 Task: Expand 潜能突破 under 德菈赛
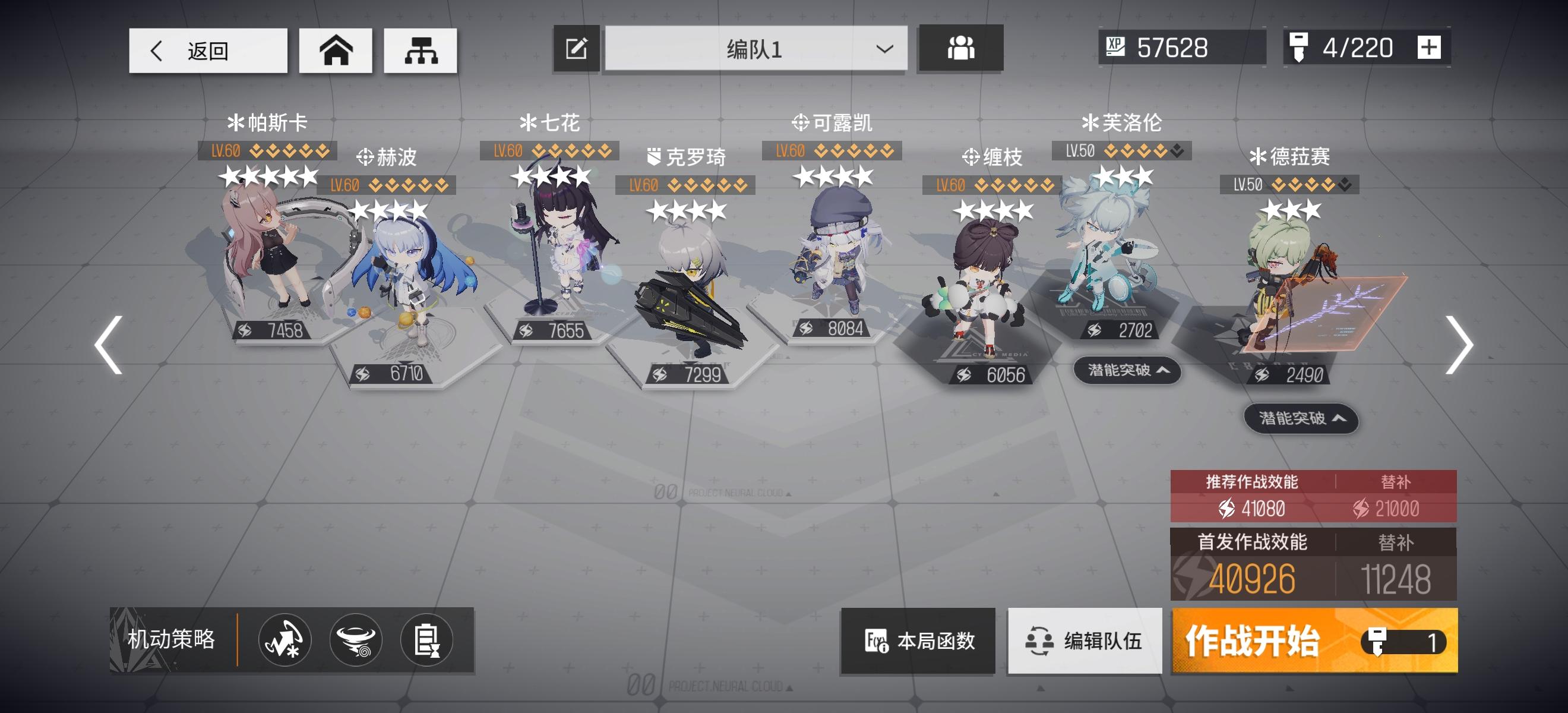pos(1300,419)
